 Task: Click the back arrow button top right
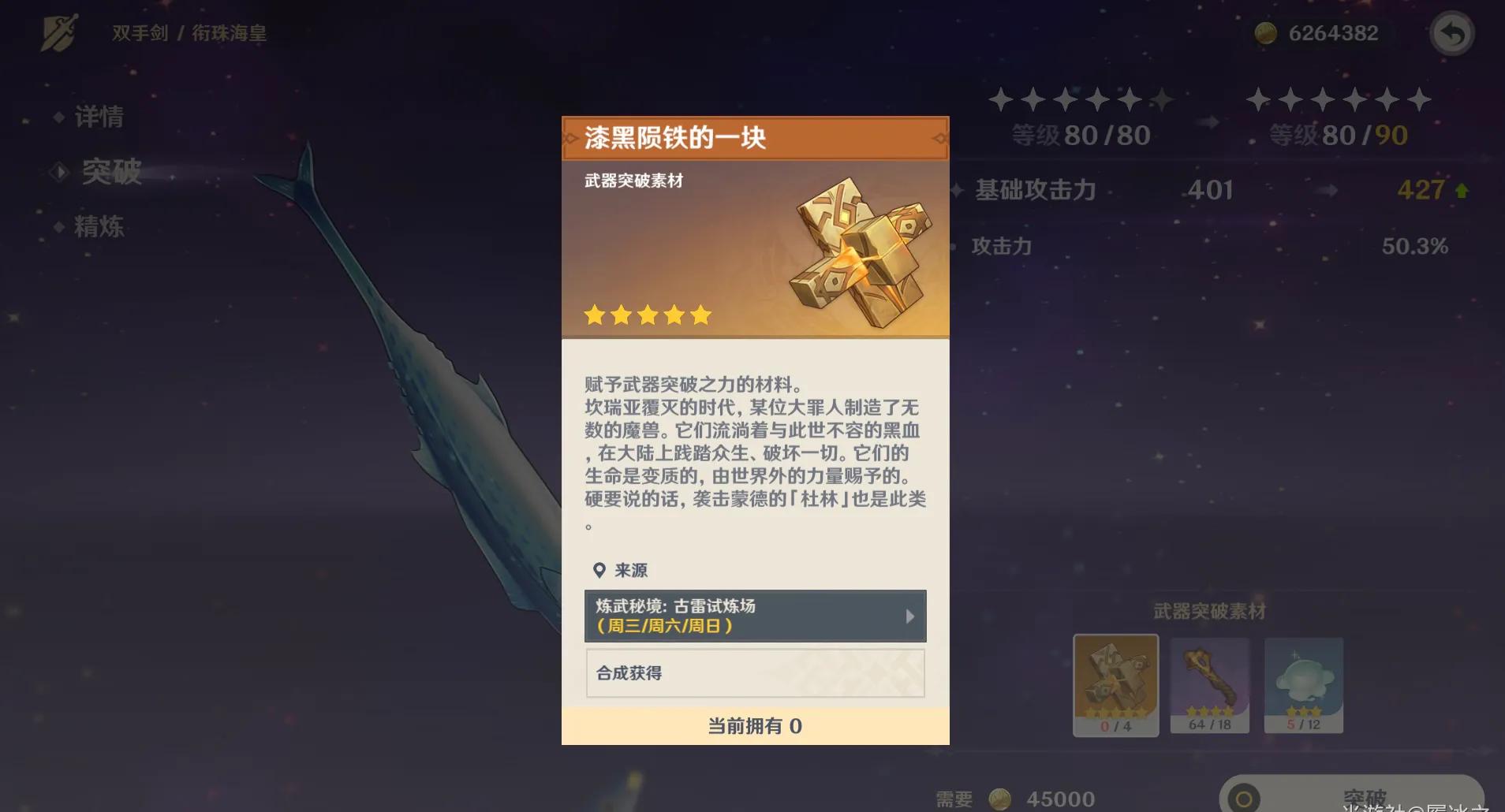[1452, 33]
